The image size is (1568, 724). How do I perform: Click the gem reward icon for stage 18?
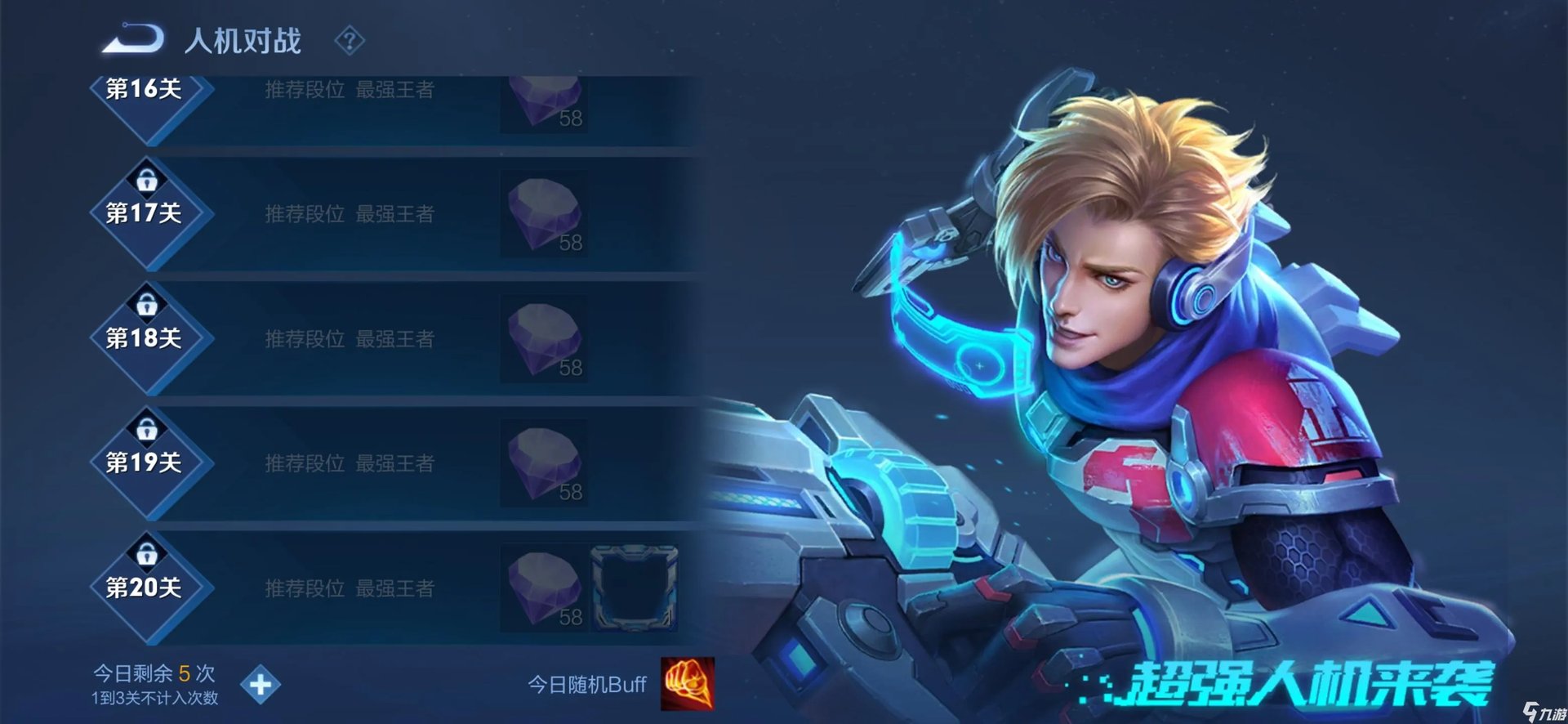click(543, 339)
